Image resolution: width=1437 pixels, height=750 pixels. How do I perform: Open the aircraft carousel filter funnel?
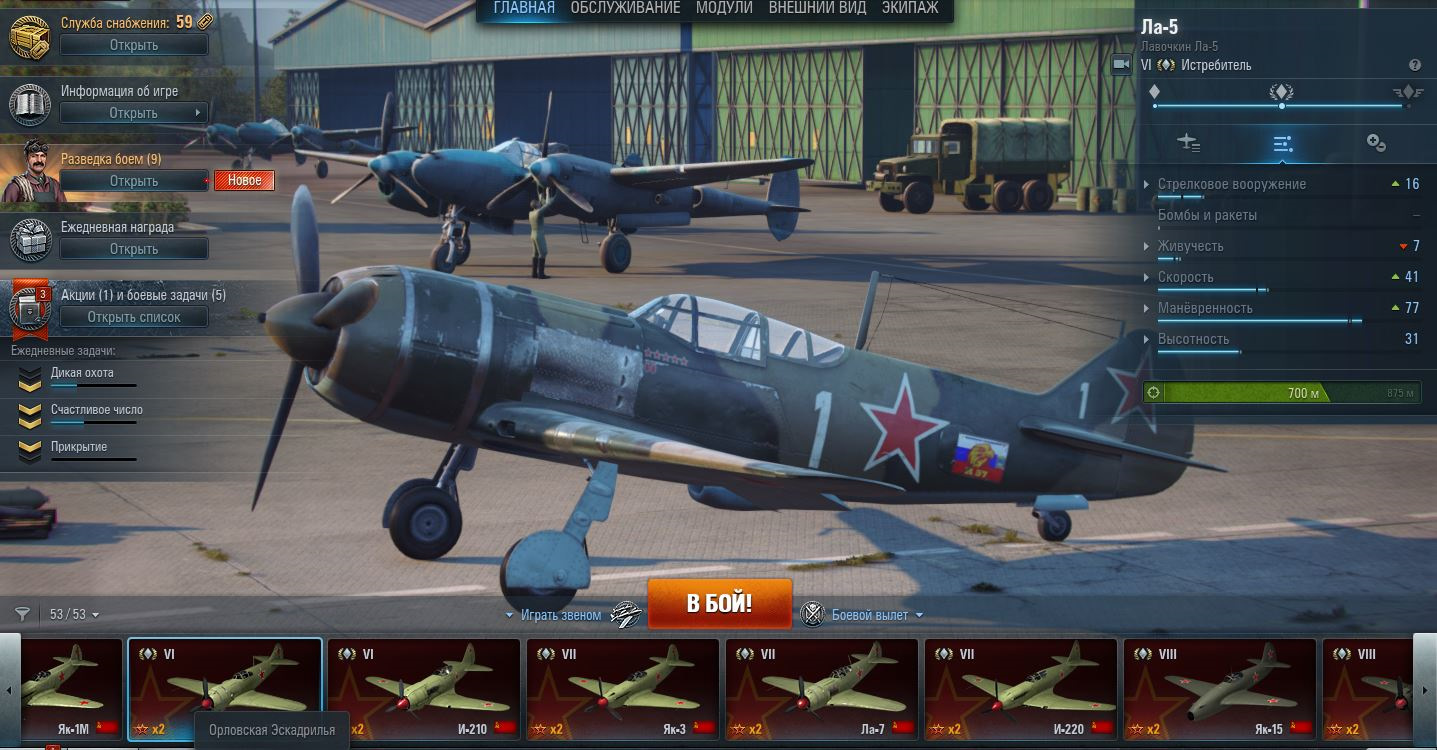point(22,614)
